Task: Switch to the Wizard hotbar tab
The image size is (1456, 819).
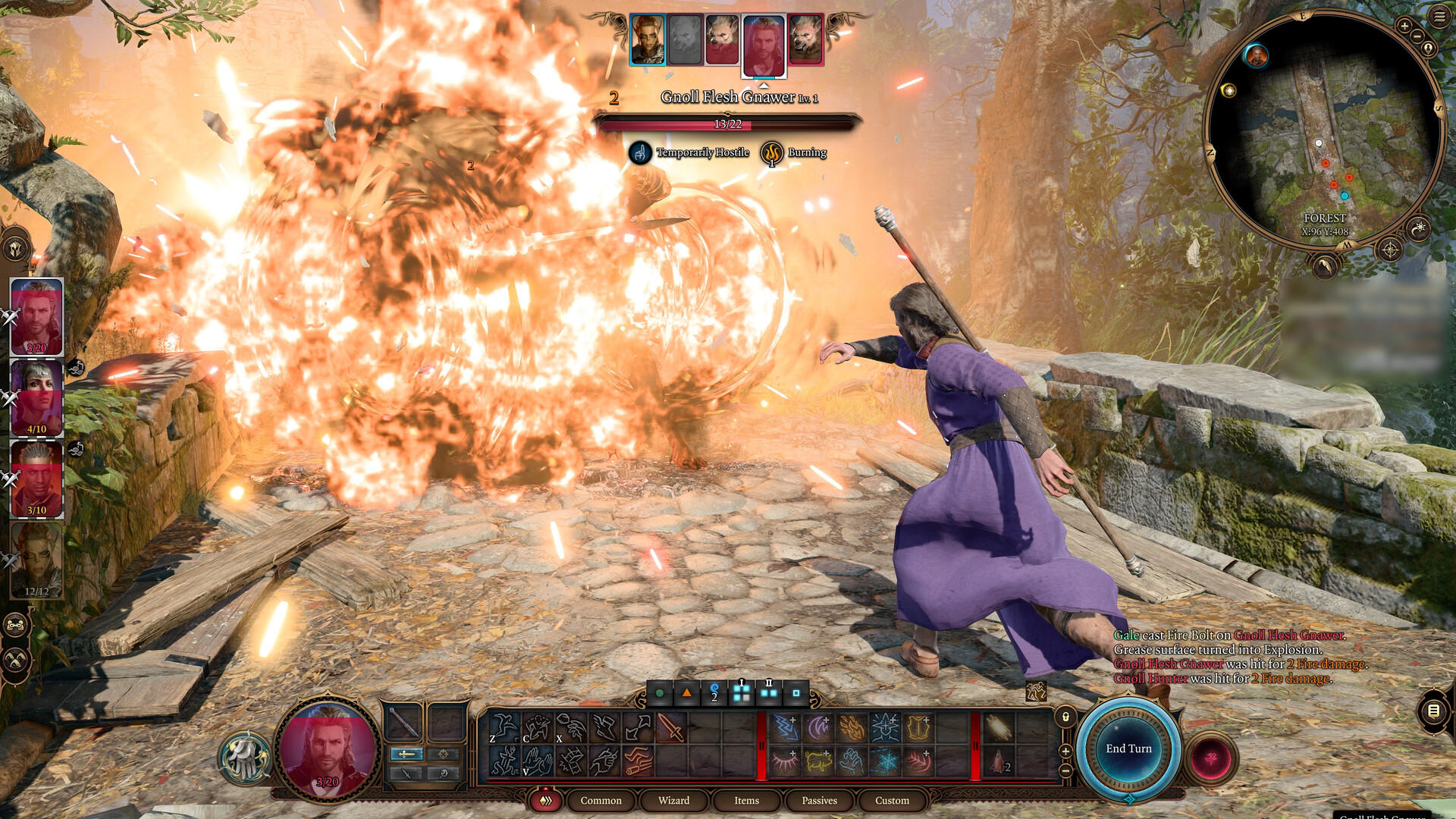Action: click(673, 801)
